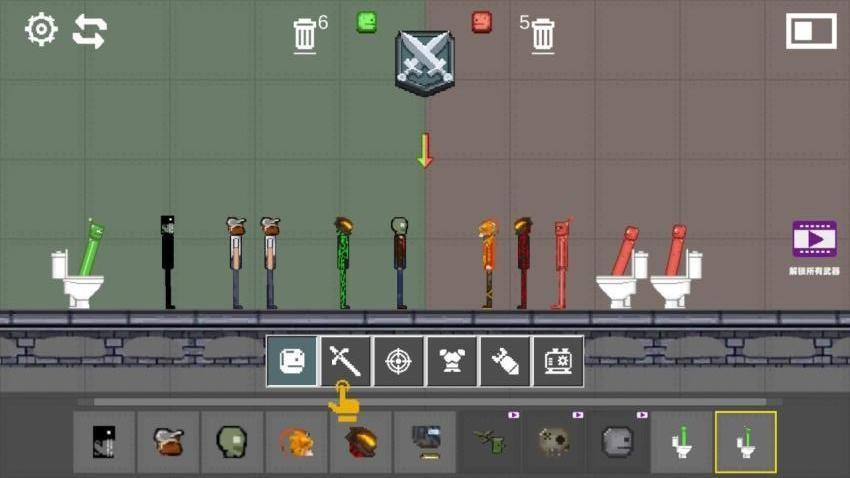Open the crosshair ranged weapons tab
The width and height of the screenshot is (850, 478).
[398, 361]
